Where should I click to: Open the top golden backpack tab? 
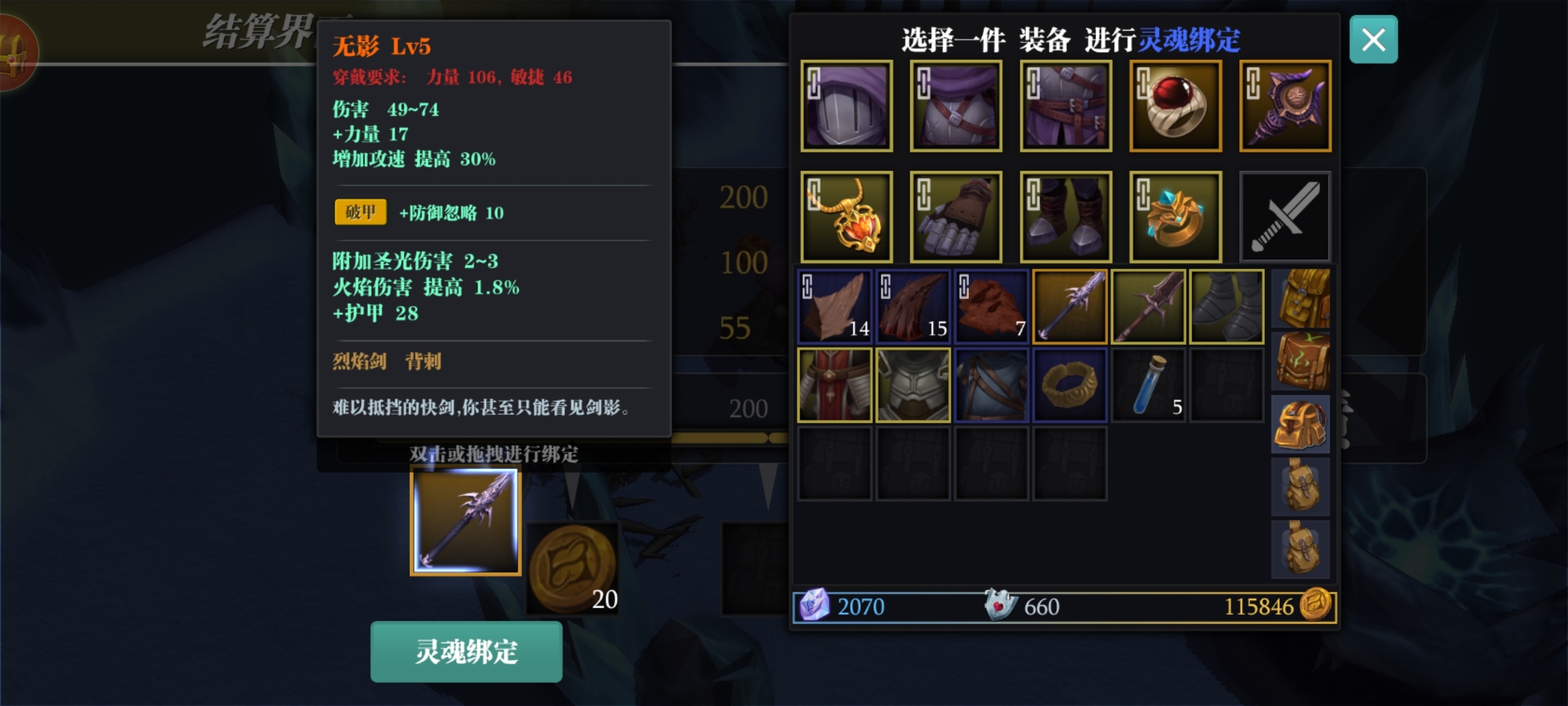coord(1301,297)
